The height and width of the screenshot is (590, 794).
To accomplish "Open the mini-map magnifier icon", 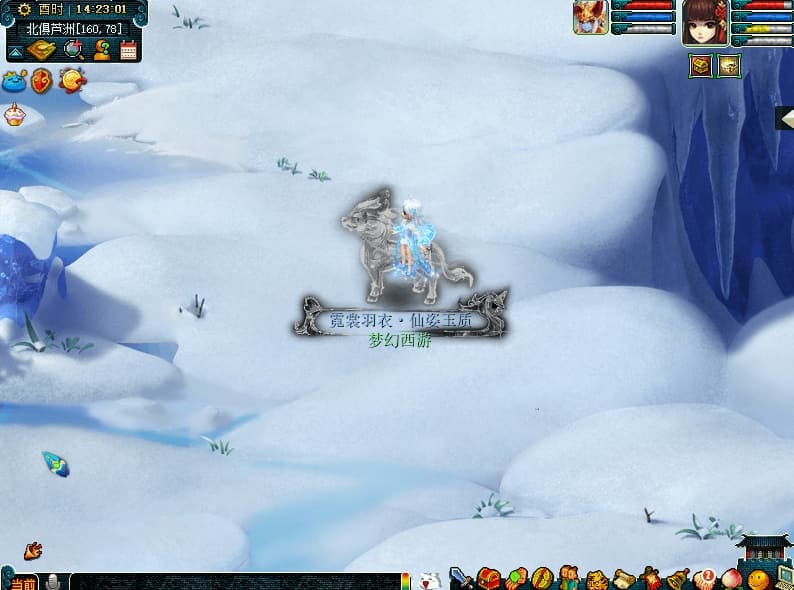I will tap(75, 50).
